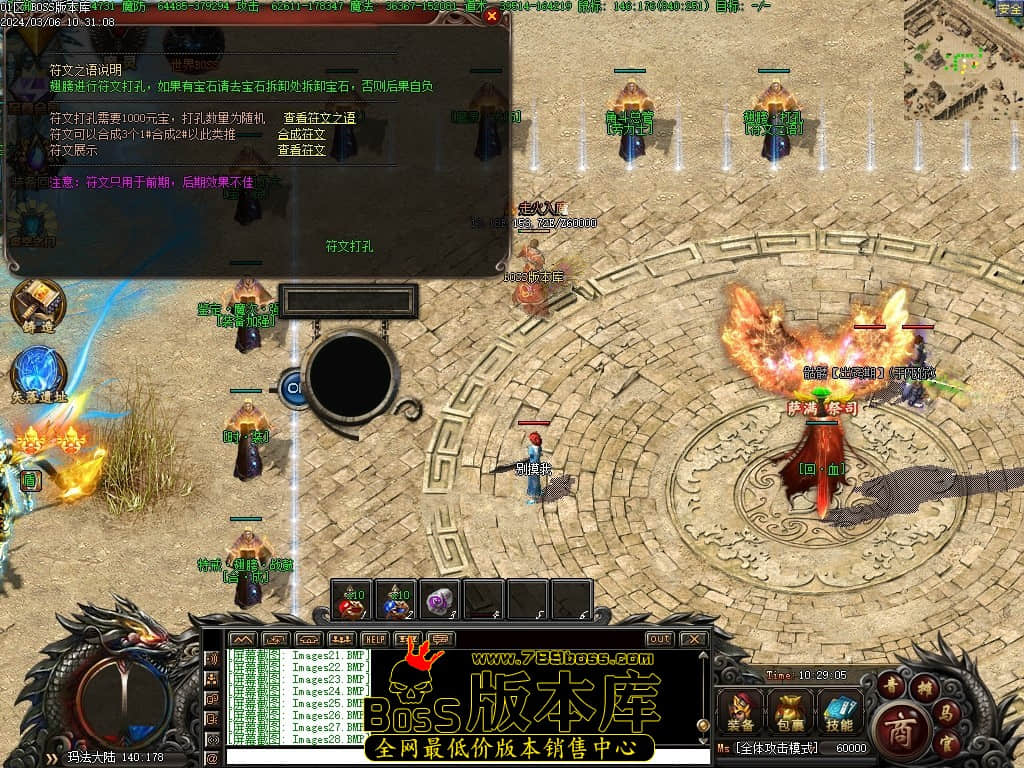Start 符文打孔 rune punching
The image size is (1024, 768).
[x=349, y=245]
